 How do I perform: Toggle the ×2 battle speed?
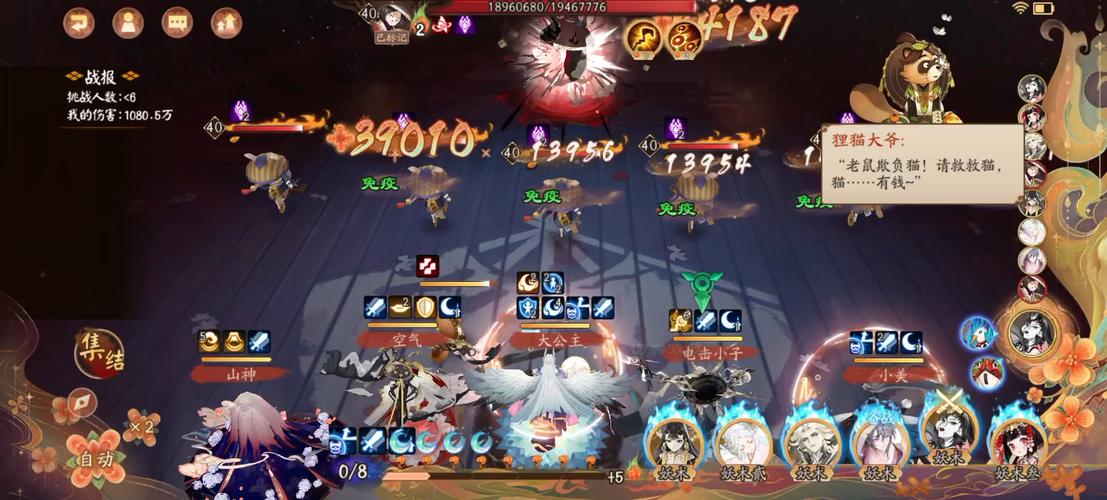pos(142,428)
